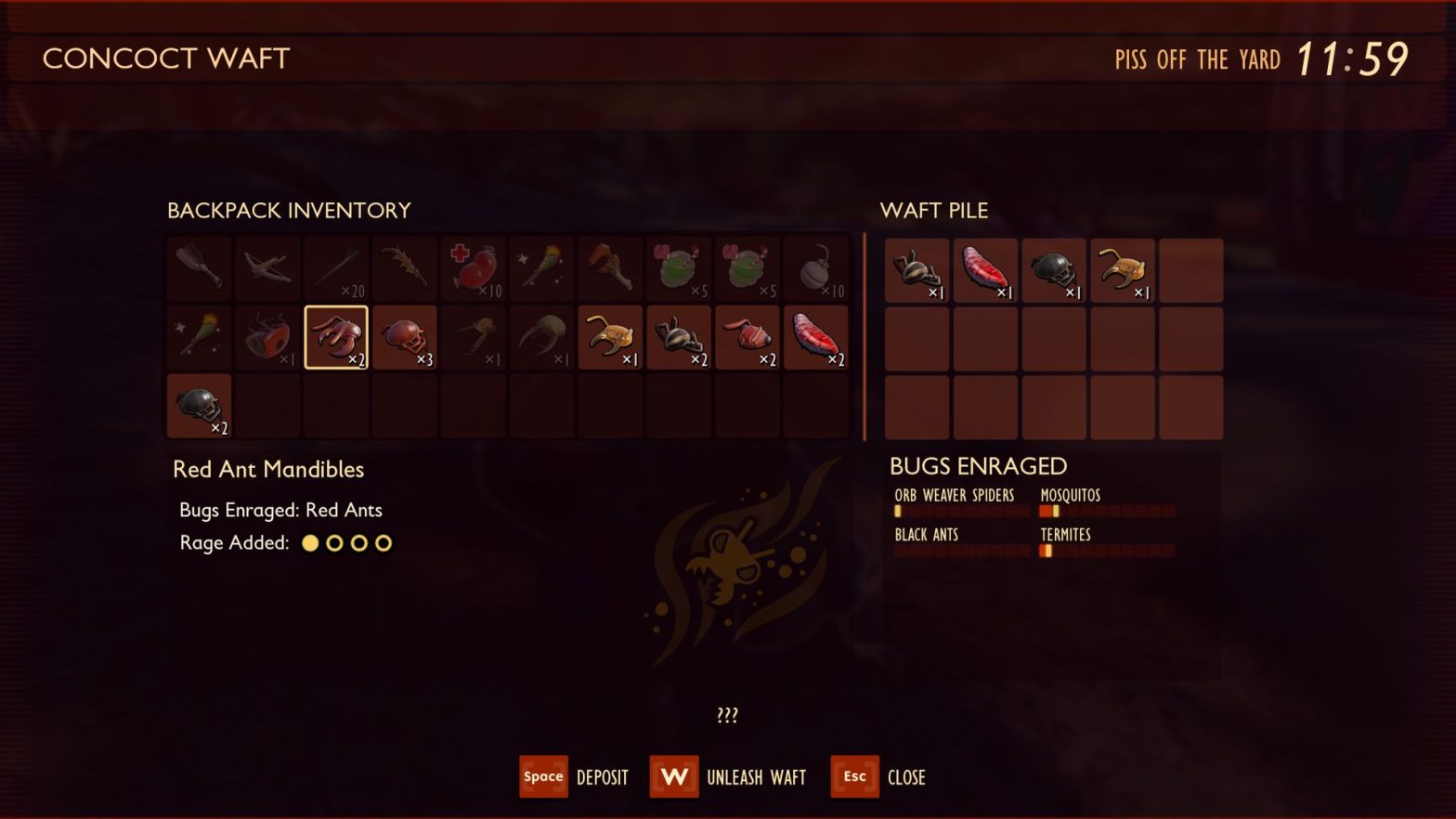This screenshot has width=1456, height=819.
Task: Click the axe slot in the backpack
Action: pos(610,268)
